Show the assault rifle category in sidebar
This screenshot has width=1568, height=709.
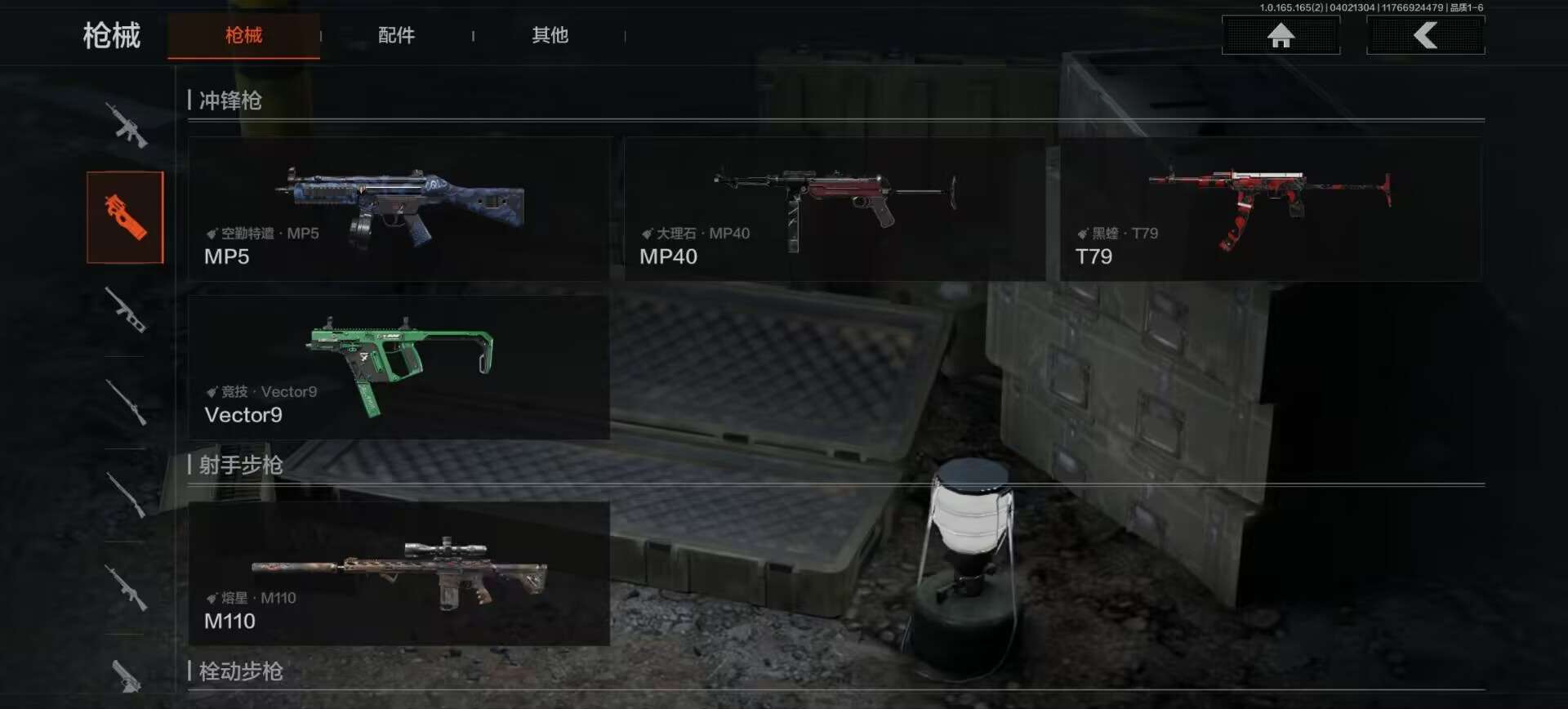click(127, 125)
